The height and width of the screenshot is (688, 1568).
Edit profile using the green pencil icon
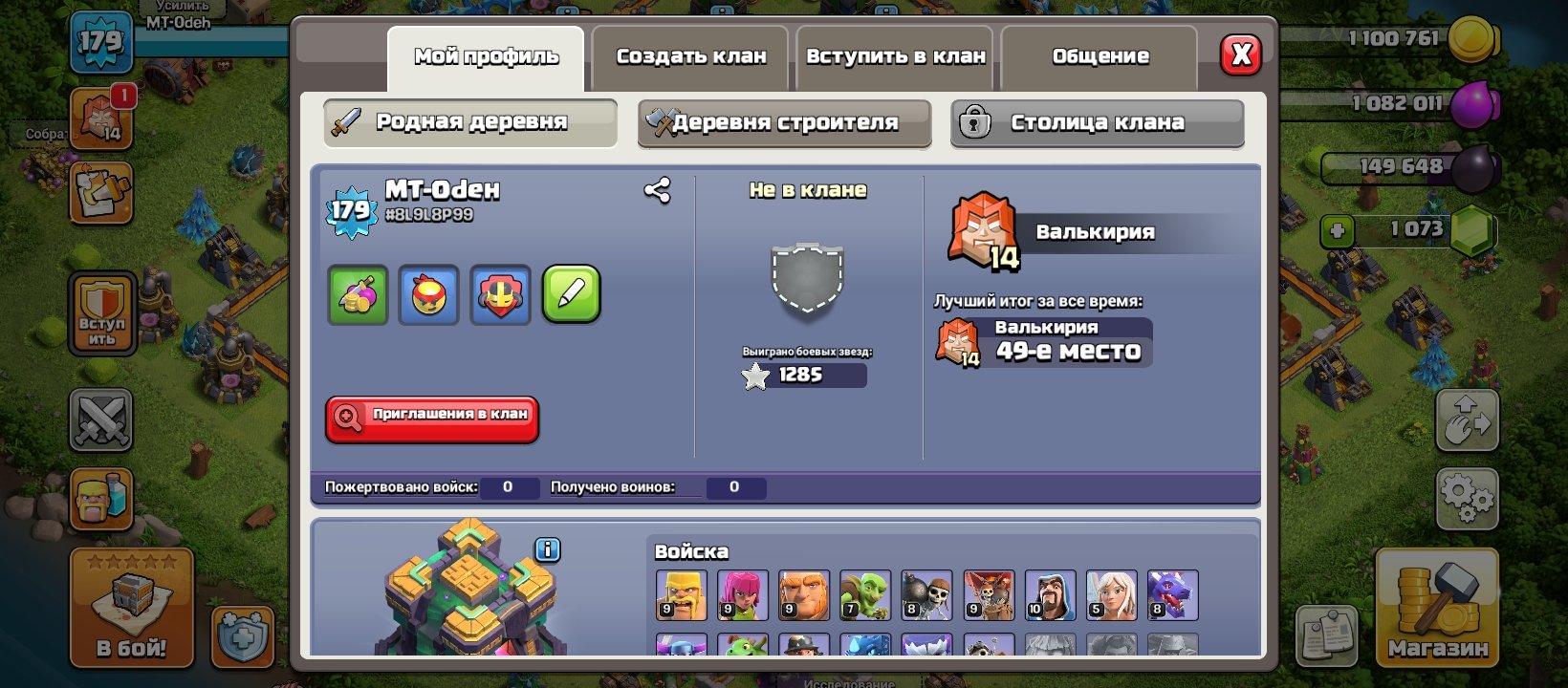click(x=571, y=295)
